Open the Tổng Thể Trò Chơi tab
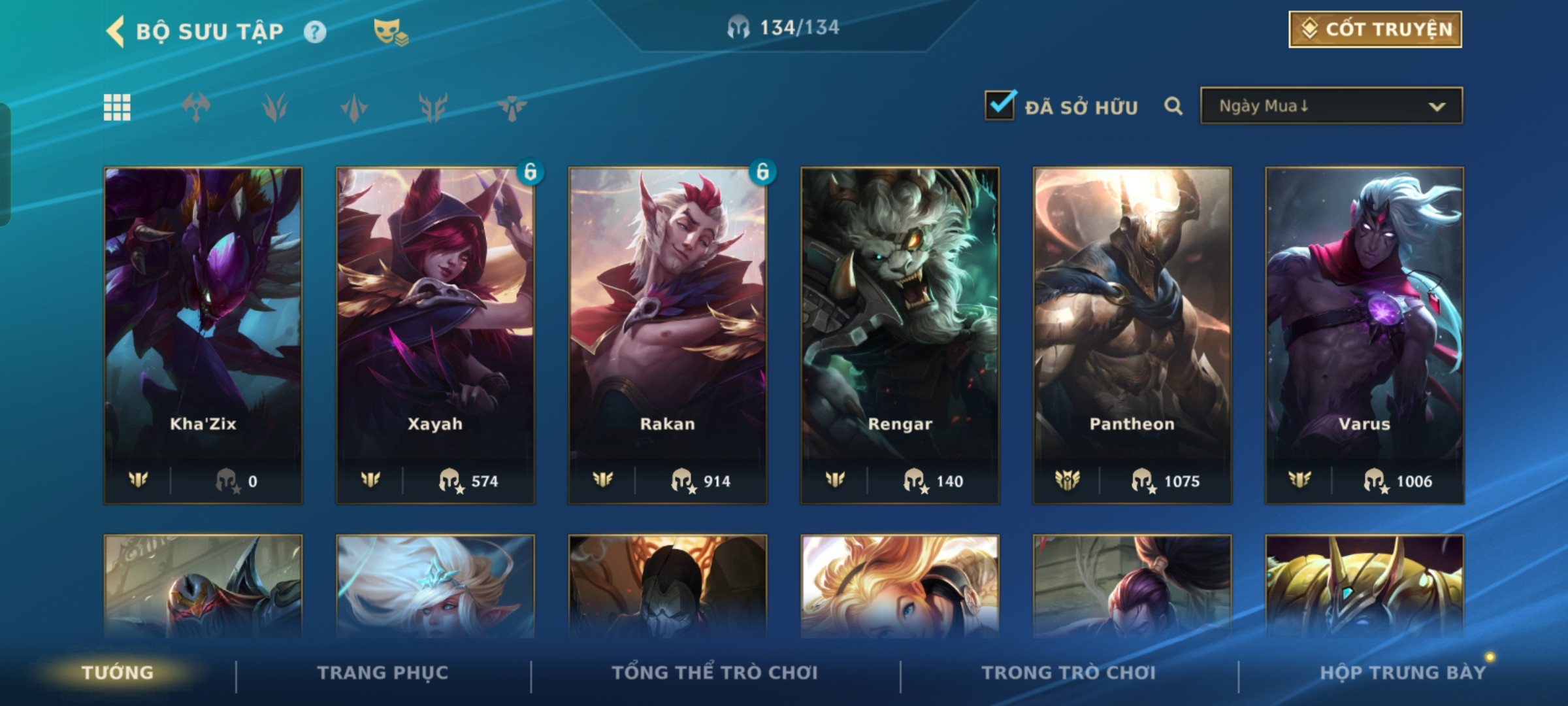Viewport: 1568px width, 706px height. coord(715,673)
